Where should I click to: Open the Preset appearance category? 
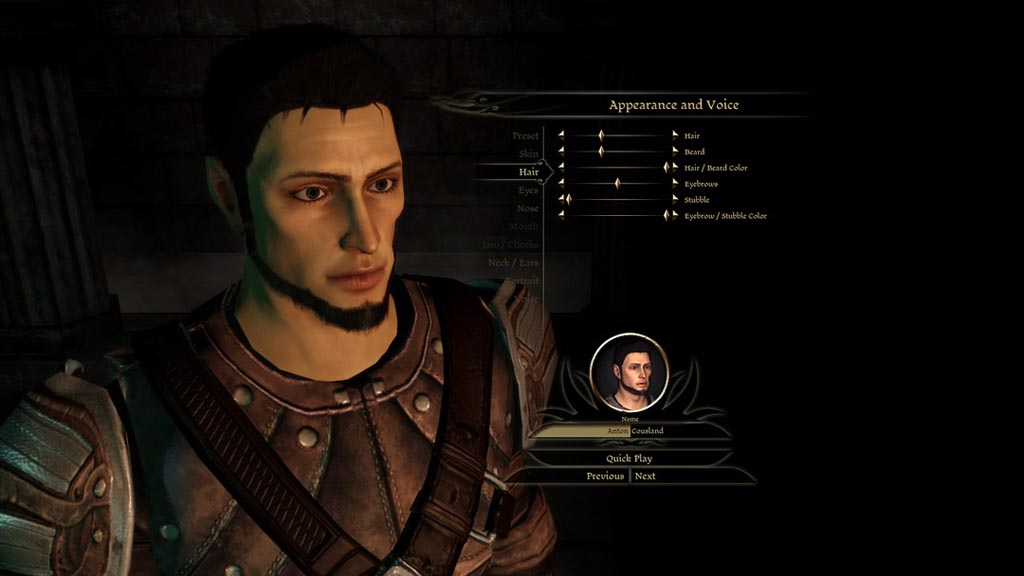click(525, 136)
